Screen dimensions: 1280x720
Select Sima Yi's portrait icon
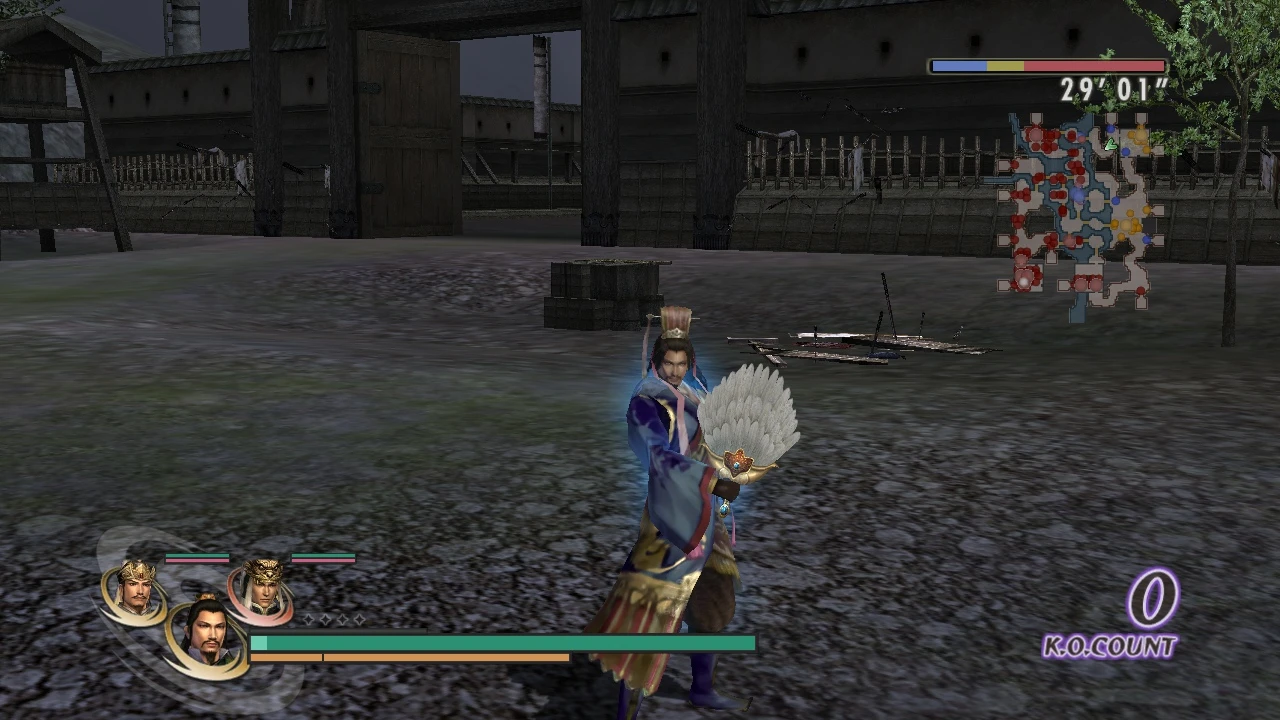point(265,590)
